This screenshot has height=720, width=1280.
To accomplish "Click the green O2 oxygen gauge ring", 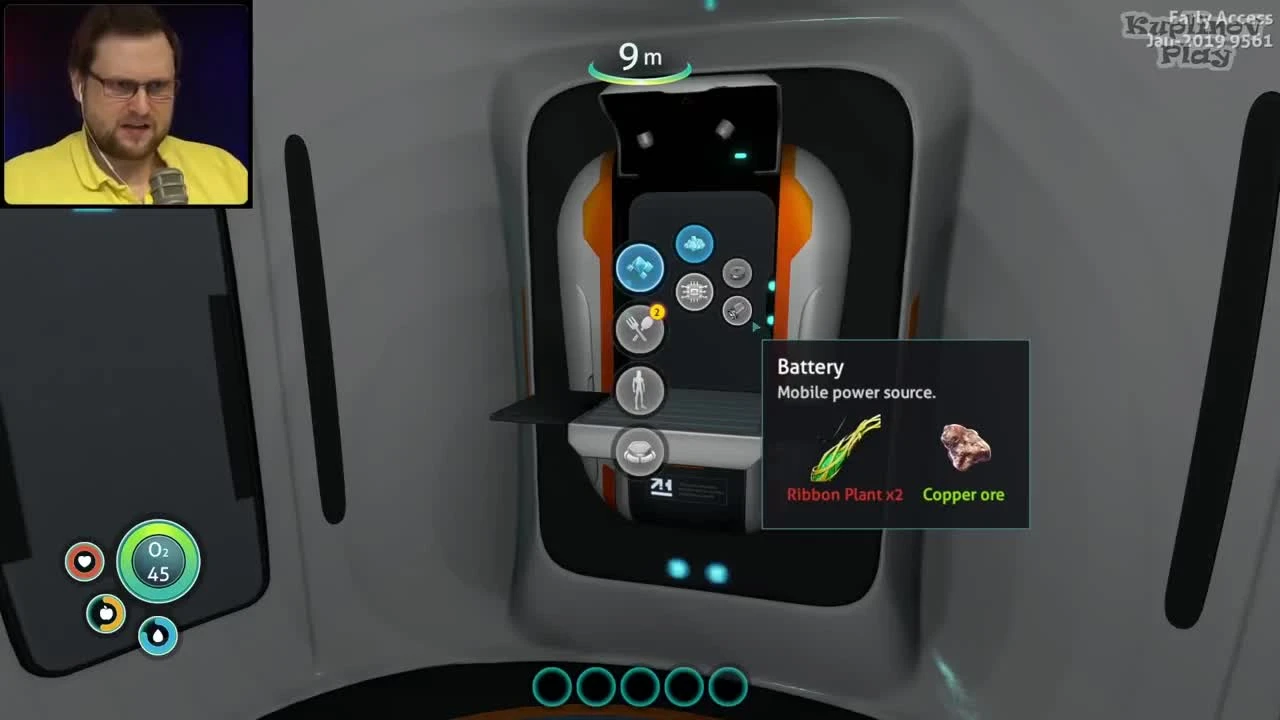I will click(x=159, y=562).
